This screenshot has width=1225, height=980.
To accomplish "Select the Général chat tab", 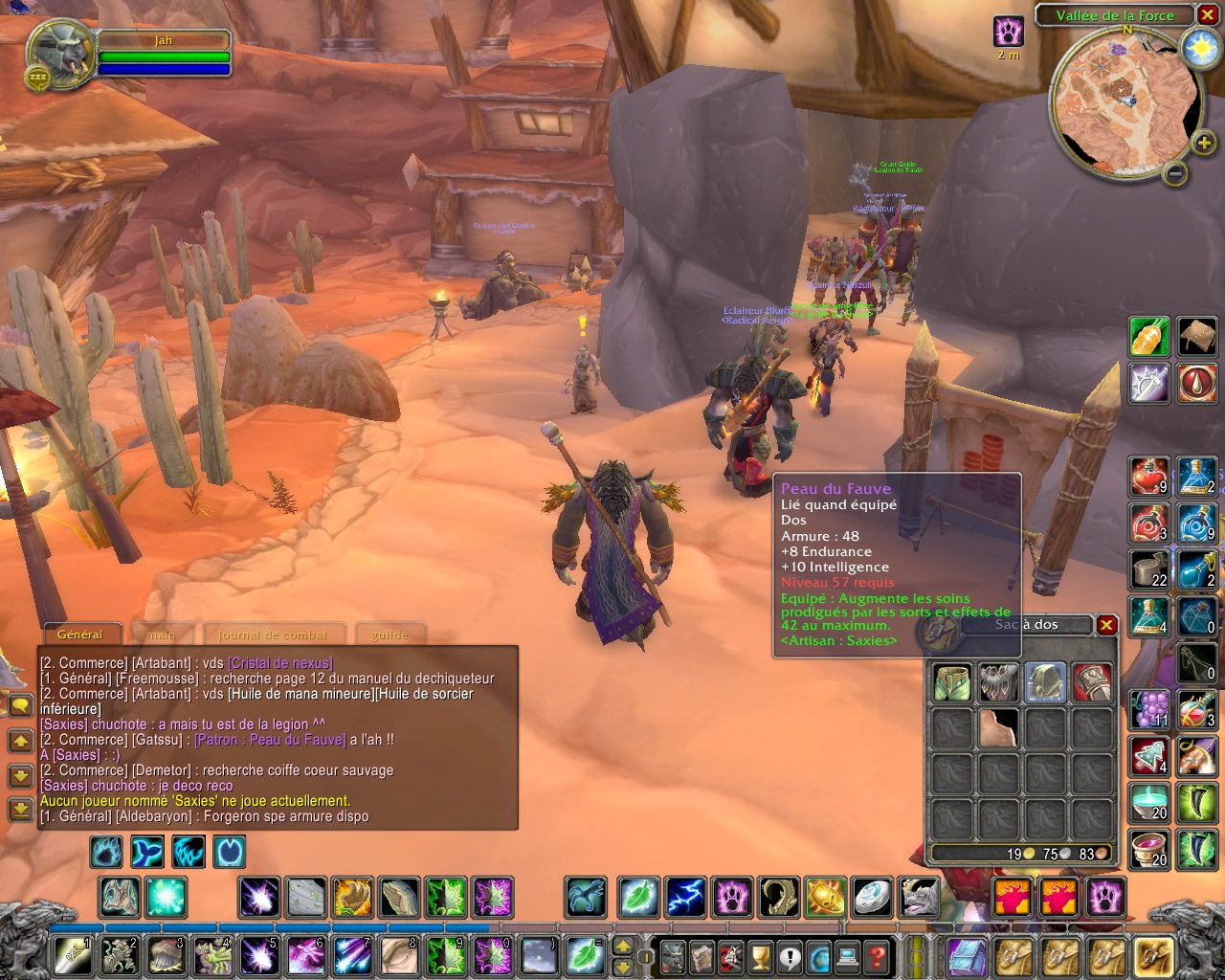I will point(79,635).
